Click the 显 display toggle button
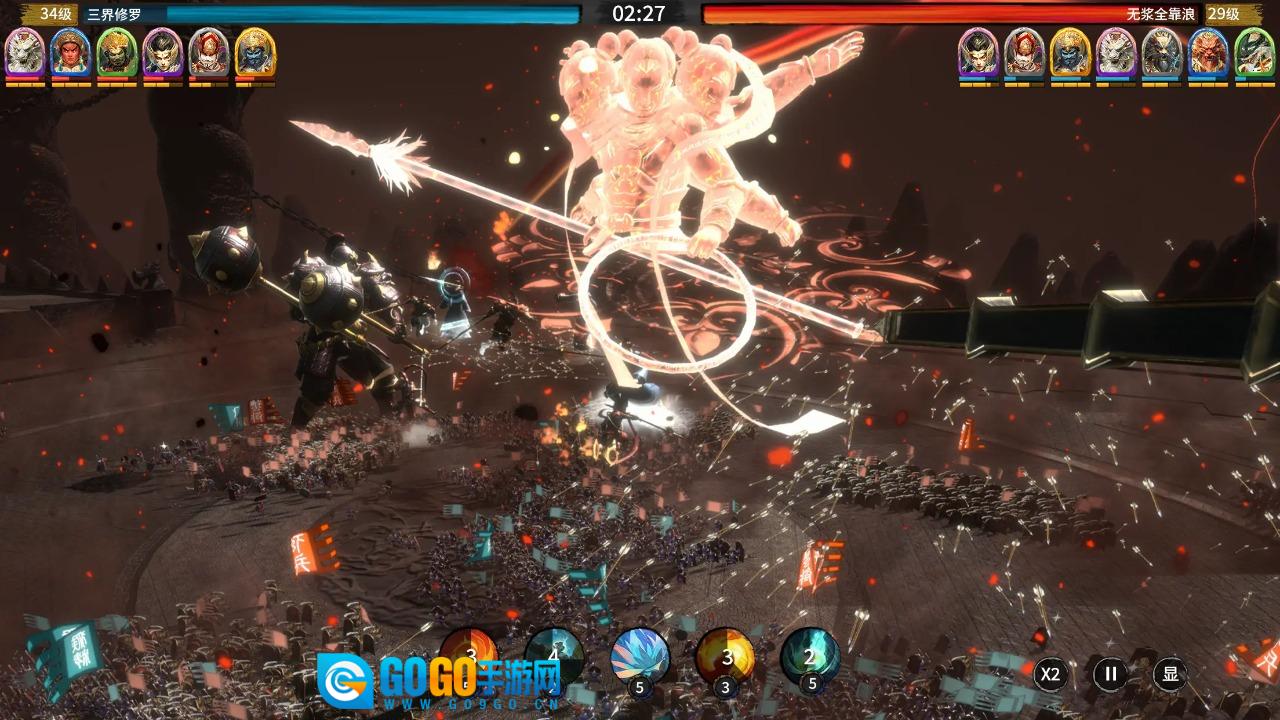 click(x=1170, y=674)
